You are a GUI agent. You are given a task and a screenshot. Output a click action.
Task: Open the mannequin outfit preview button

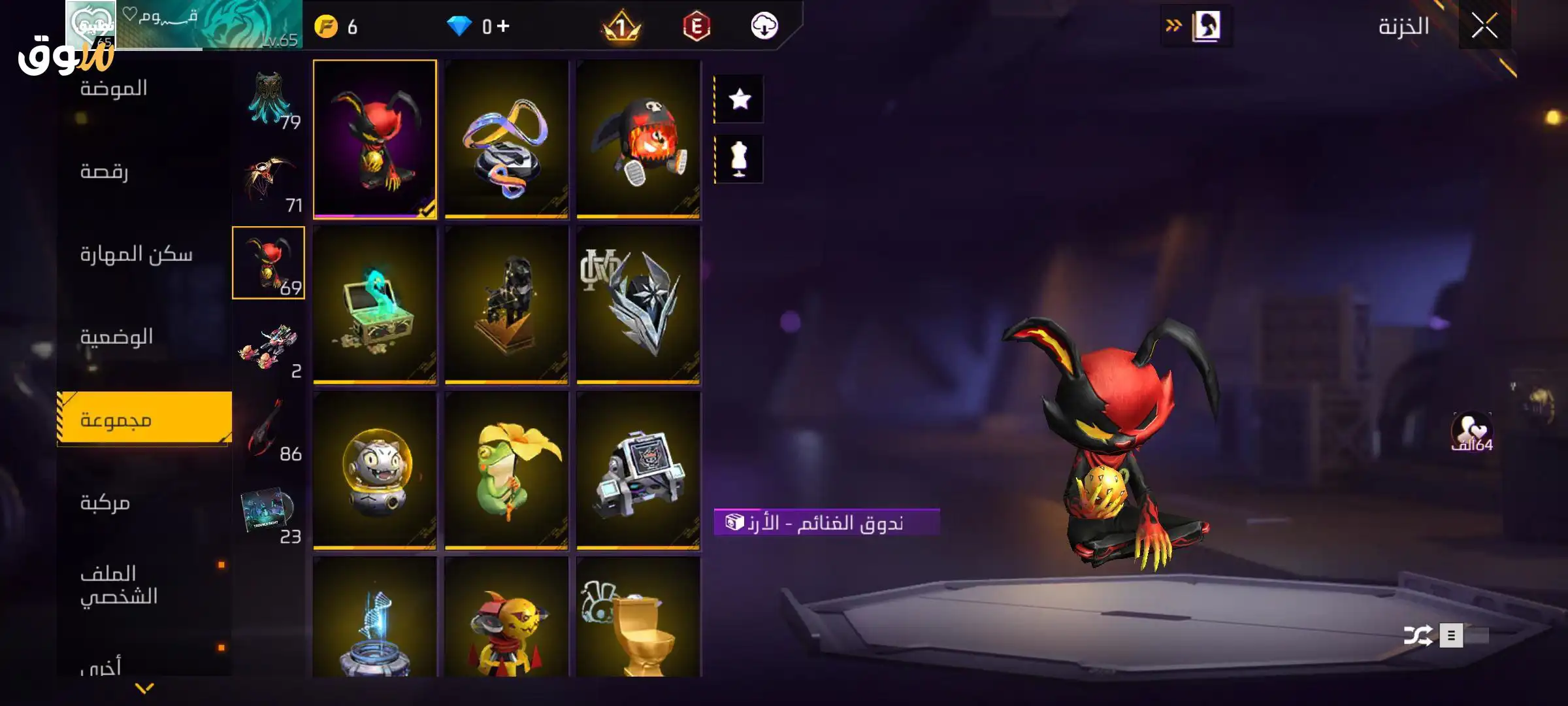[740, 159]
